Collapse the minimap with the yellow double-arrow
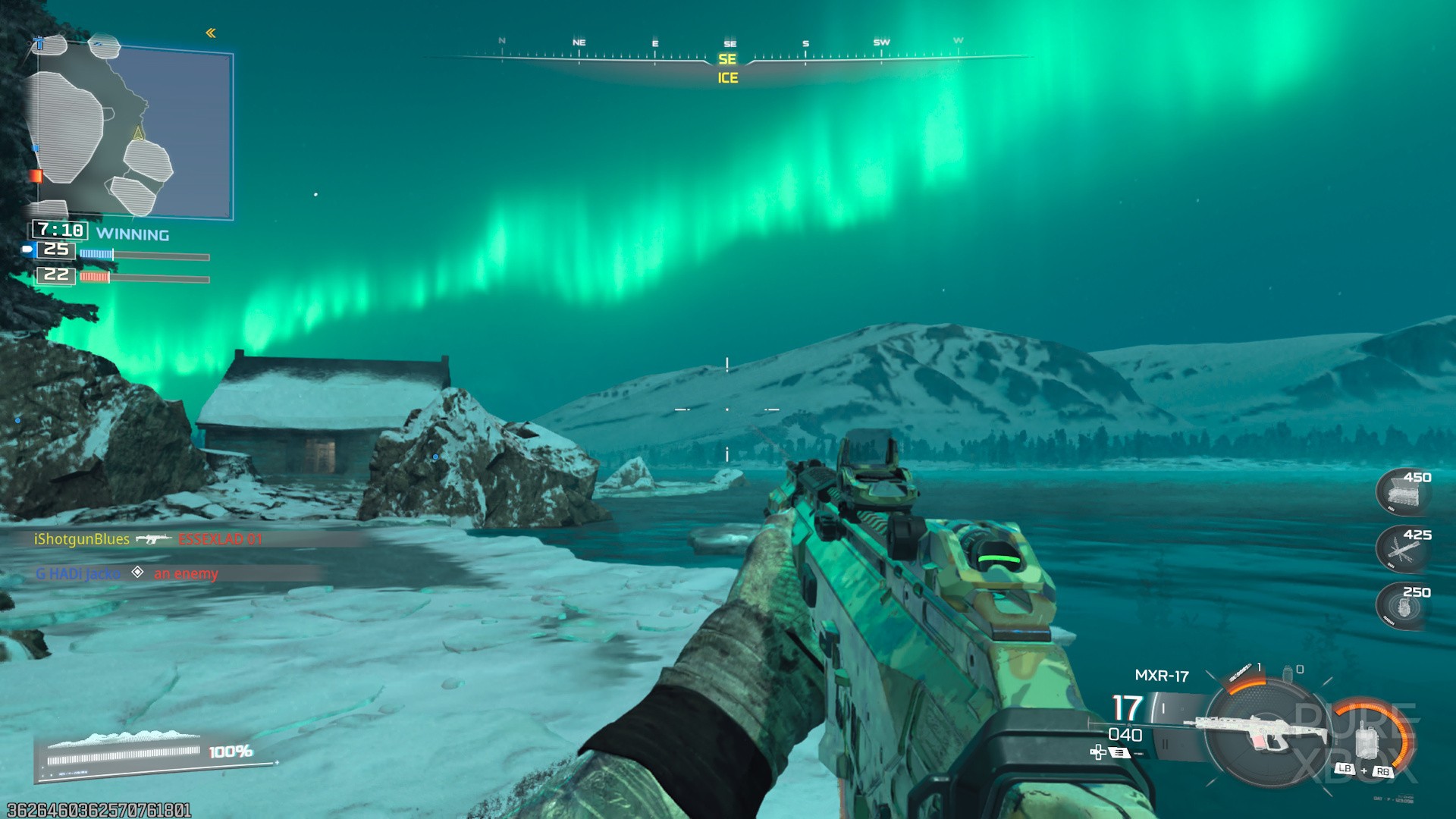The width and height of the screenshot is (1456, 819). 211,33
